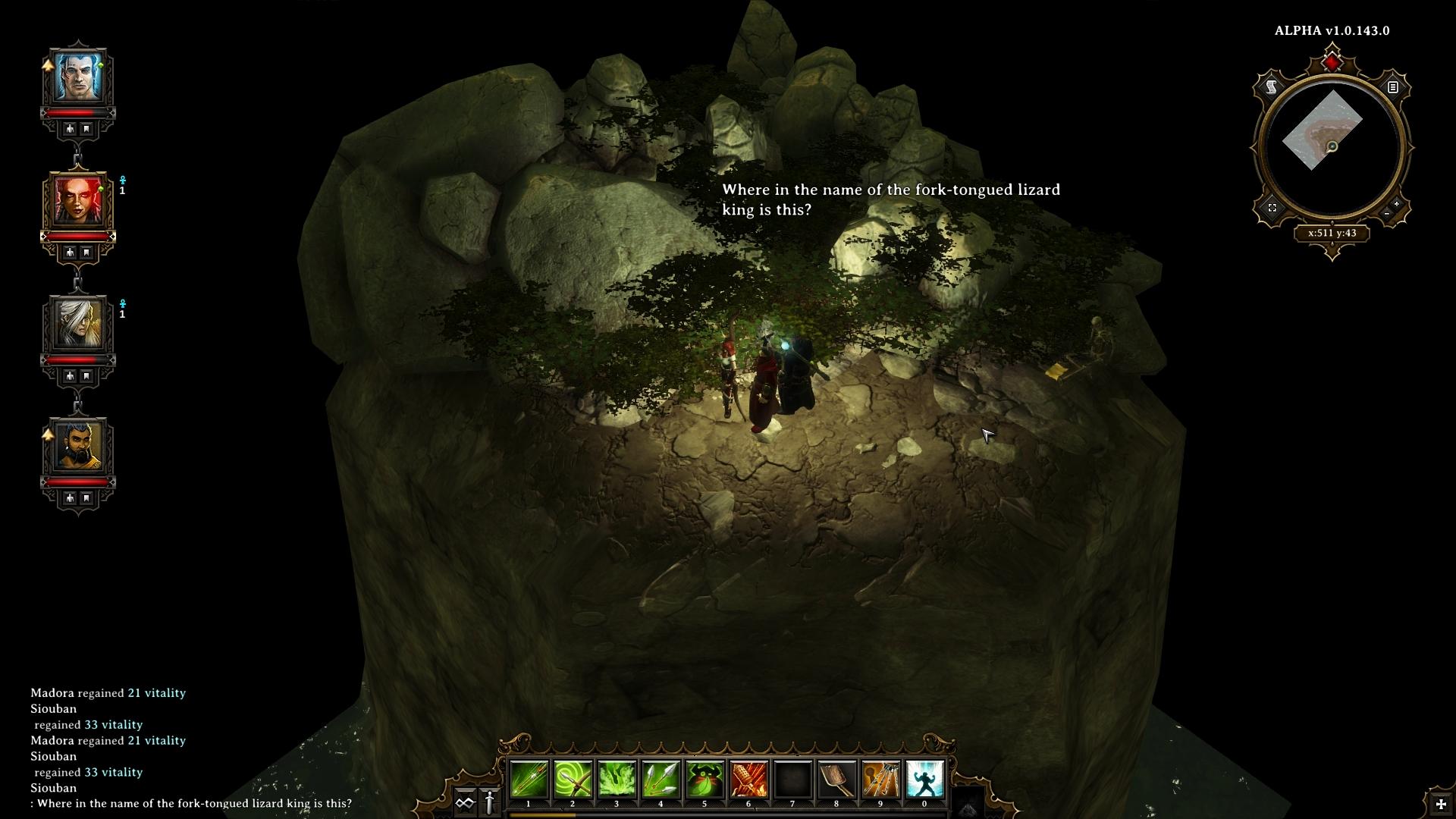Viewport: 1456px width, 819px height.
Task: Zoom out the minimap with the minus button
Action: point(1387,215)
